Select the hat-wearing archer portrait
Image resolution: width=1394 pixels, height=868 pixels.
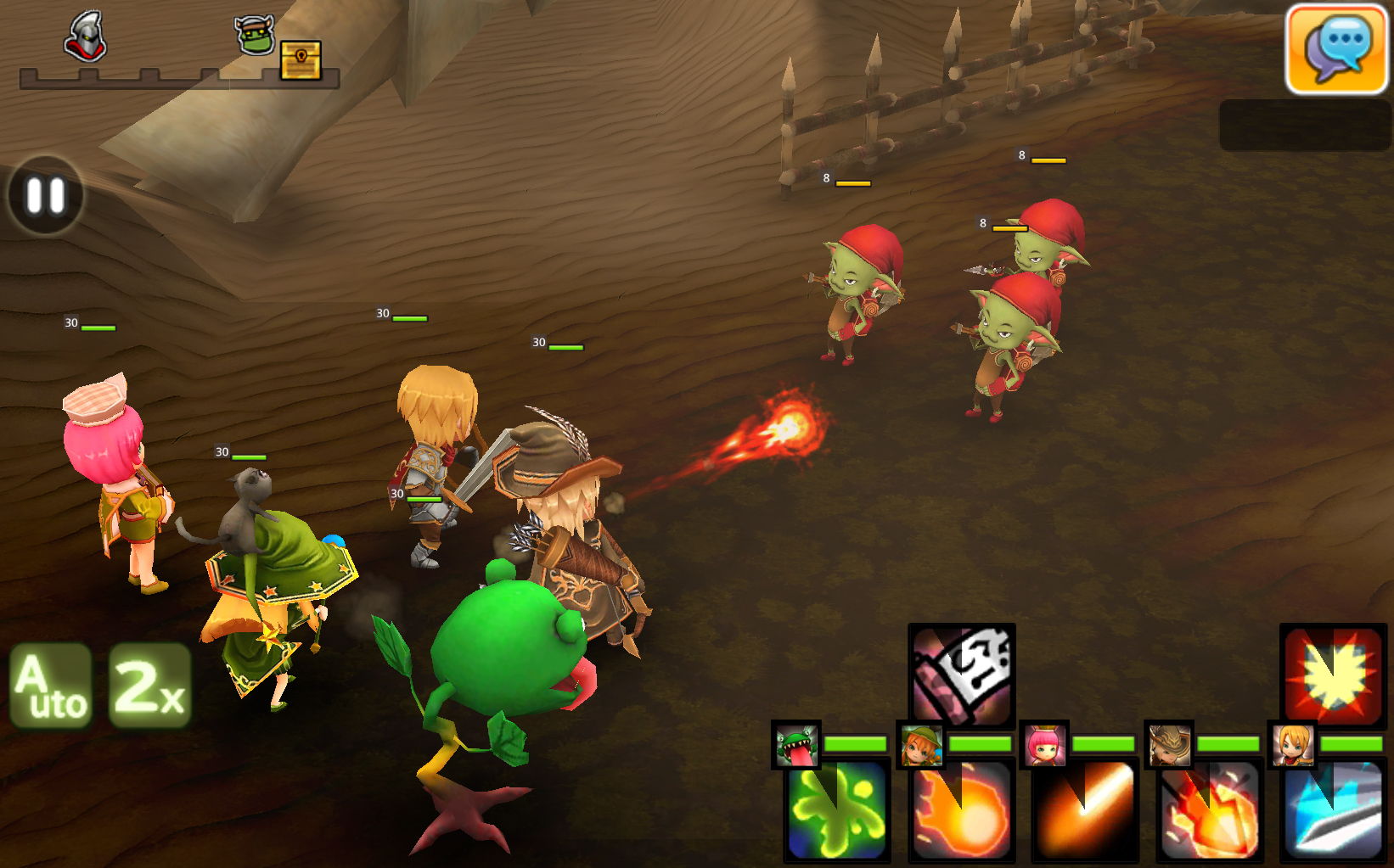(x=1169, y=745)
